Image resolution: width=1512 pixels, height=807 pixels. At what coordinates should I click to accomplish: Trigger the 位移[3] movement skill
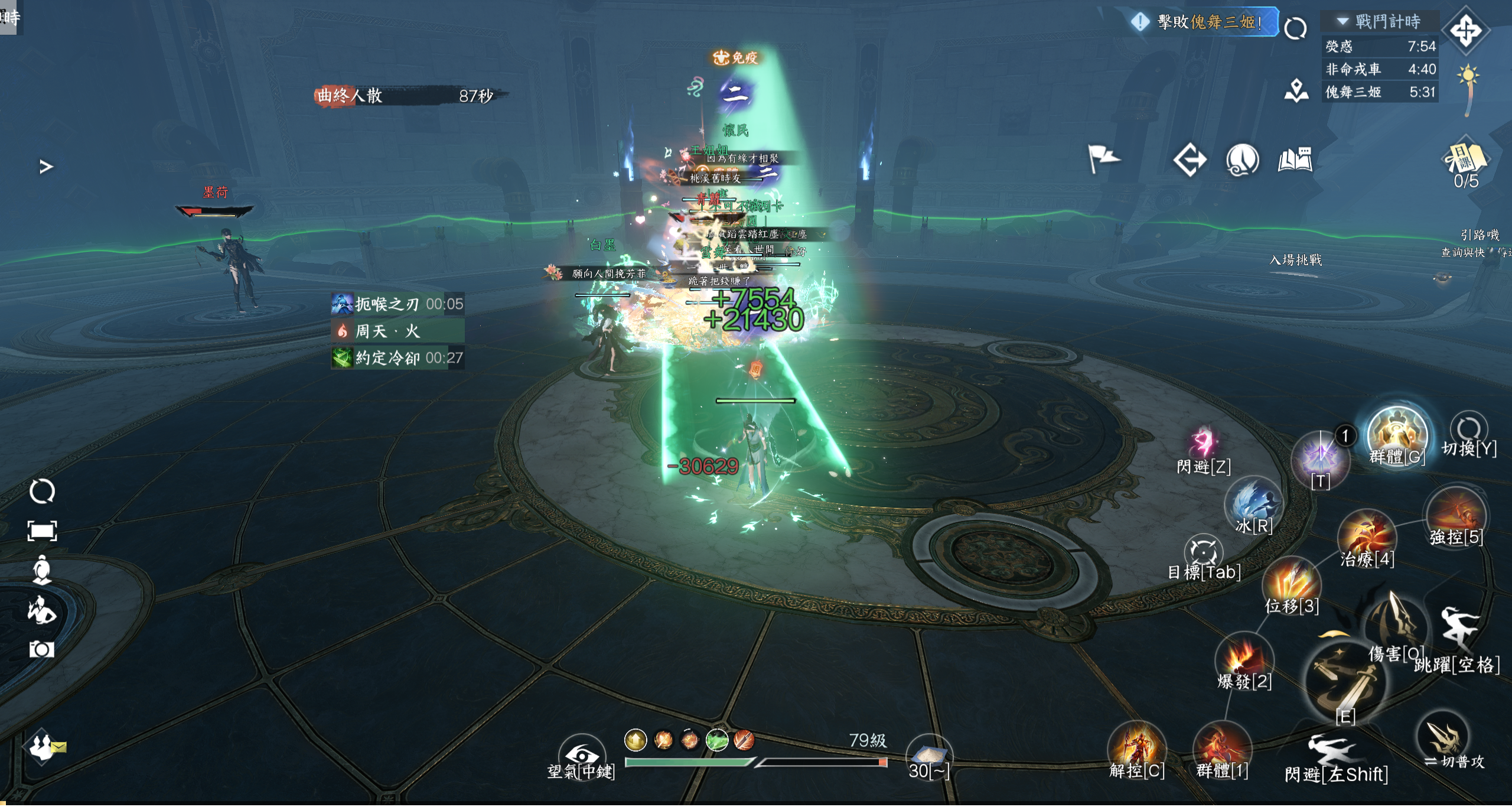(1291, 583)
